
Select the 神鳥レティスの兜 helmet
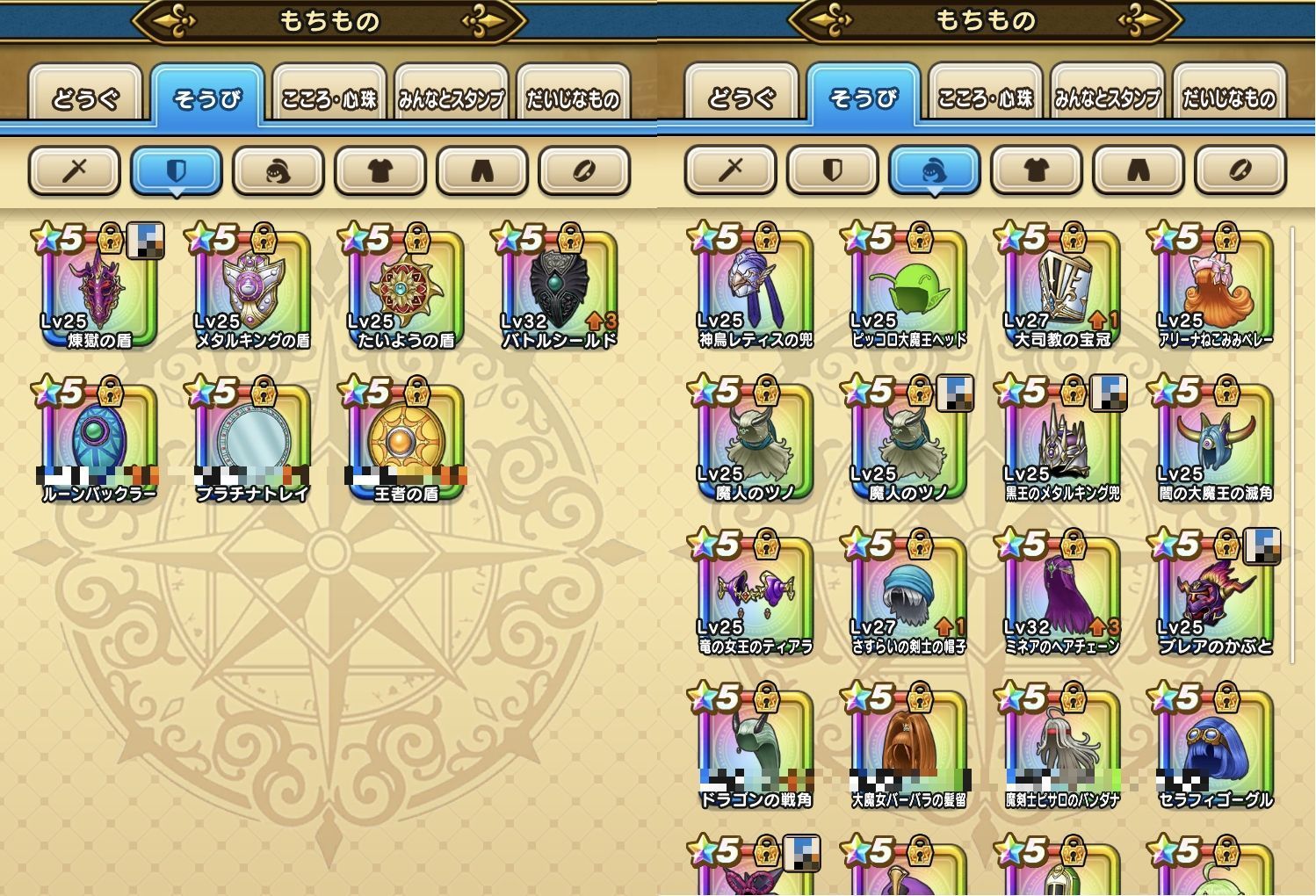[756, 290]
